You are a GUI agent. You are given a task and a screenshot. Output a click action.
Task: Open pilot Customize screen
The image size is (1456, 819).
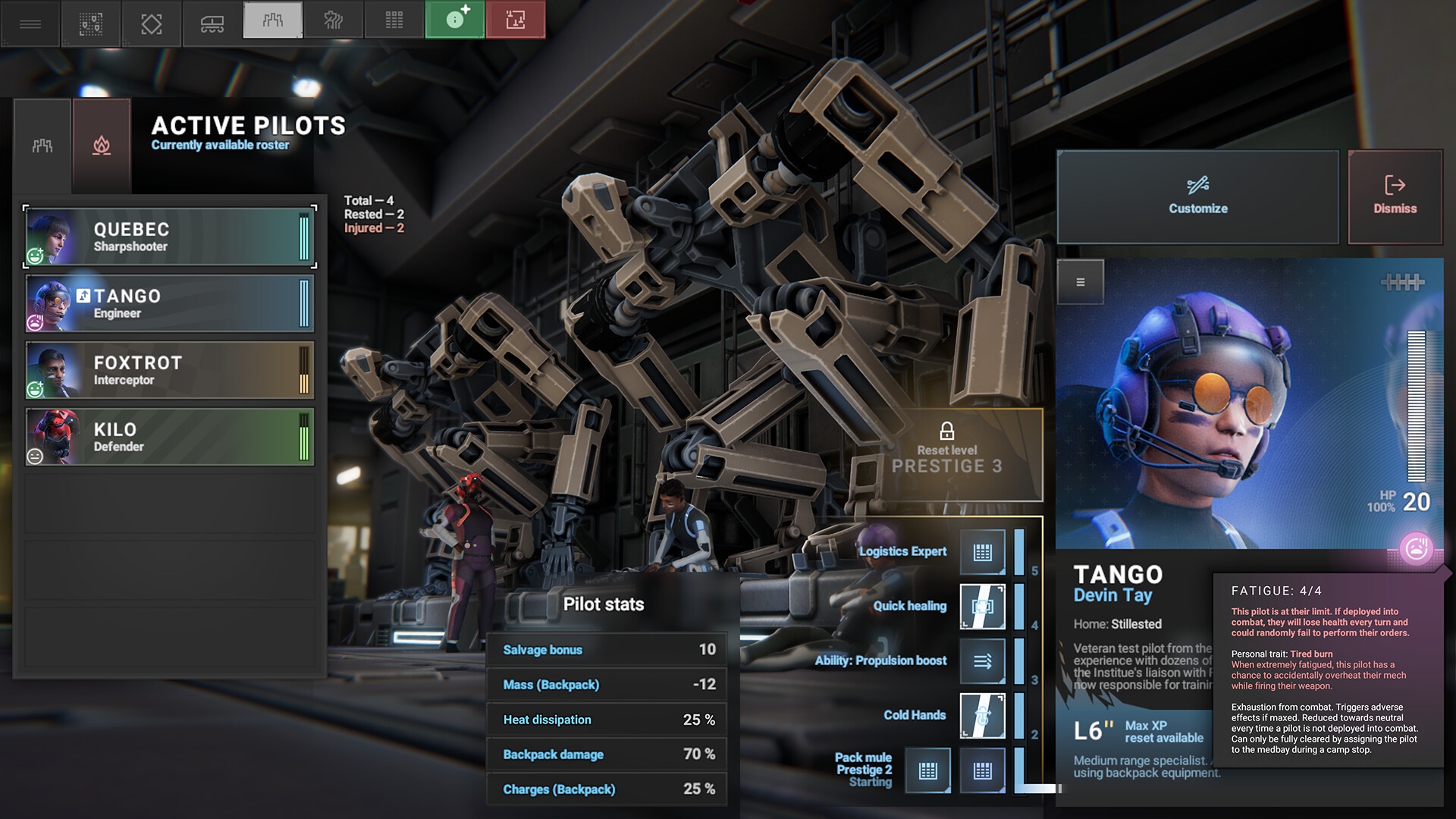(1197, 196)
